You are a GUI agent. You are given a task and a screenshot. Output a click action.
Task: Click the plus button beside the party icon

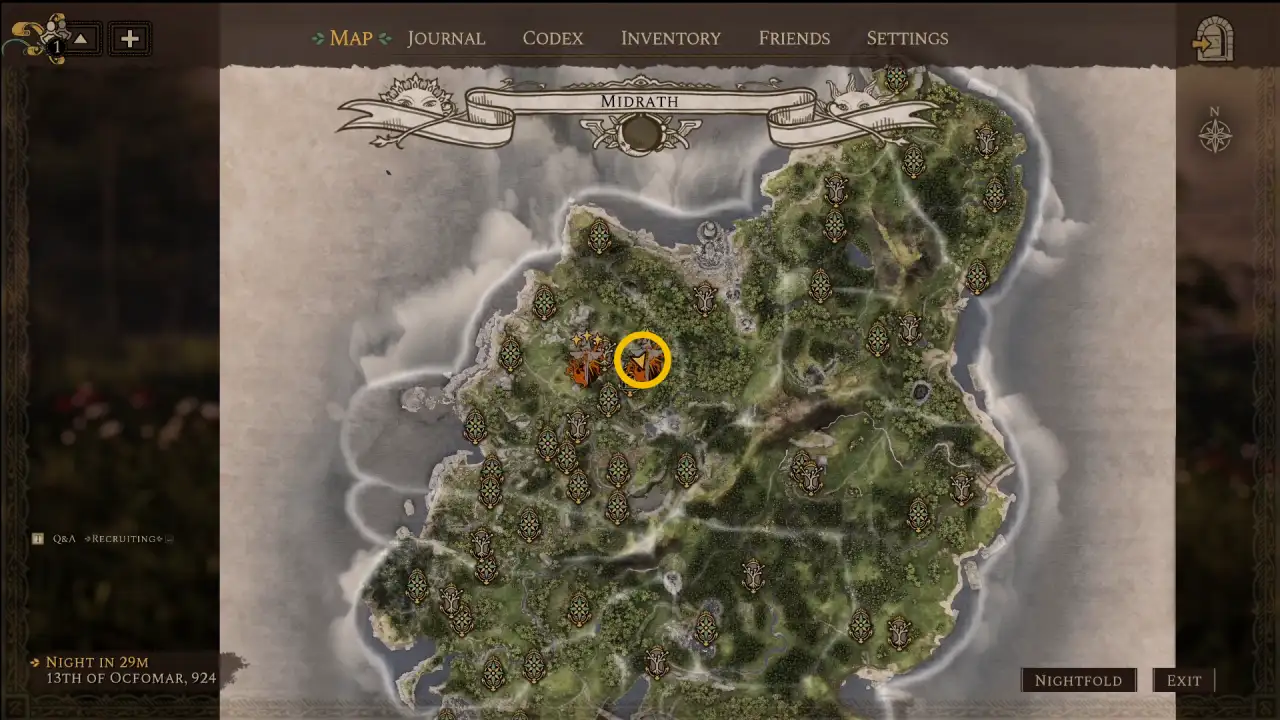tap(130, 39)
